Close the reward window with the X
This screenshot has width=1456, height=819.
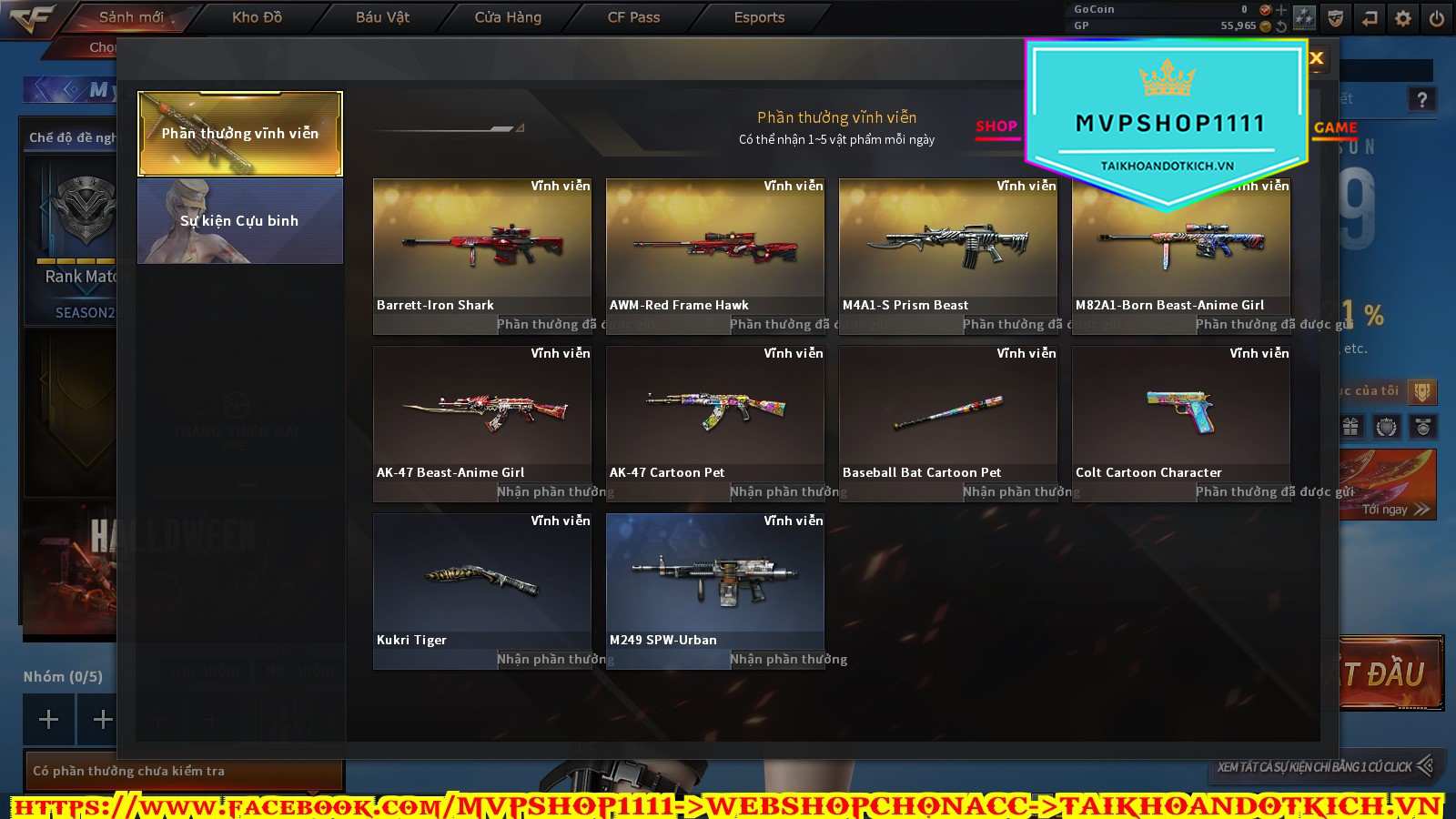(1316, 58)
